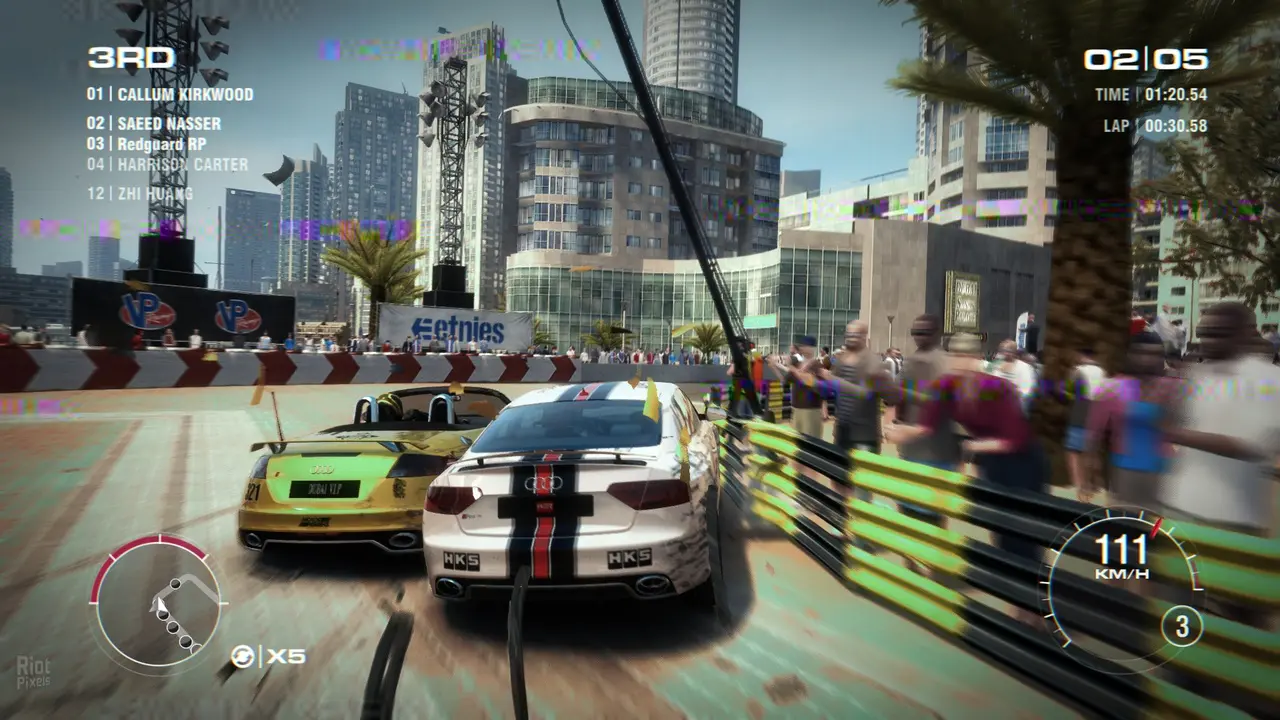The height and width of the screenshot is (720, 1280).
Task: Choose Saeed Nasser's leaderboard row
Action: (154, 124)
